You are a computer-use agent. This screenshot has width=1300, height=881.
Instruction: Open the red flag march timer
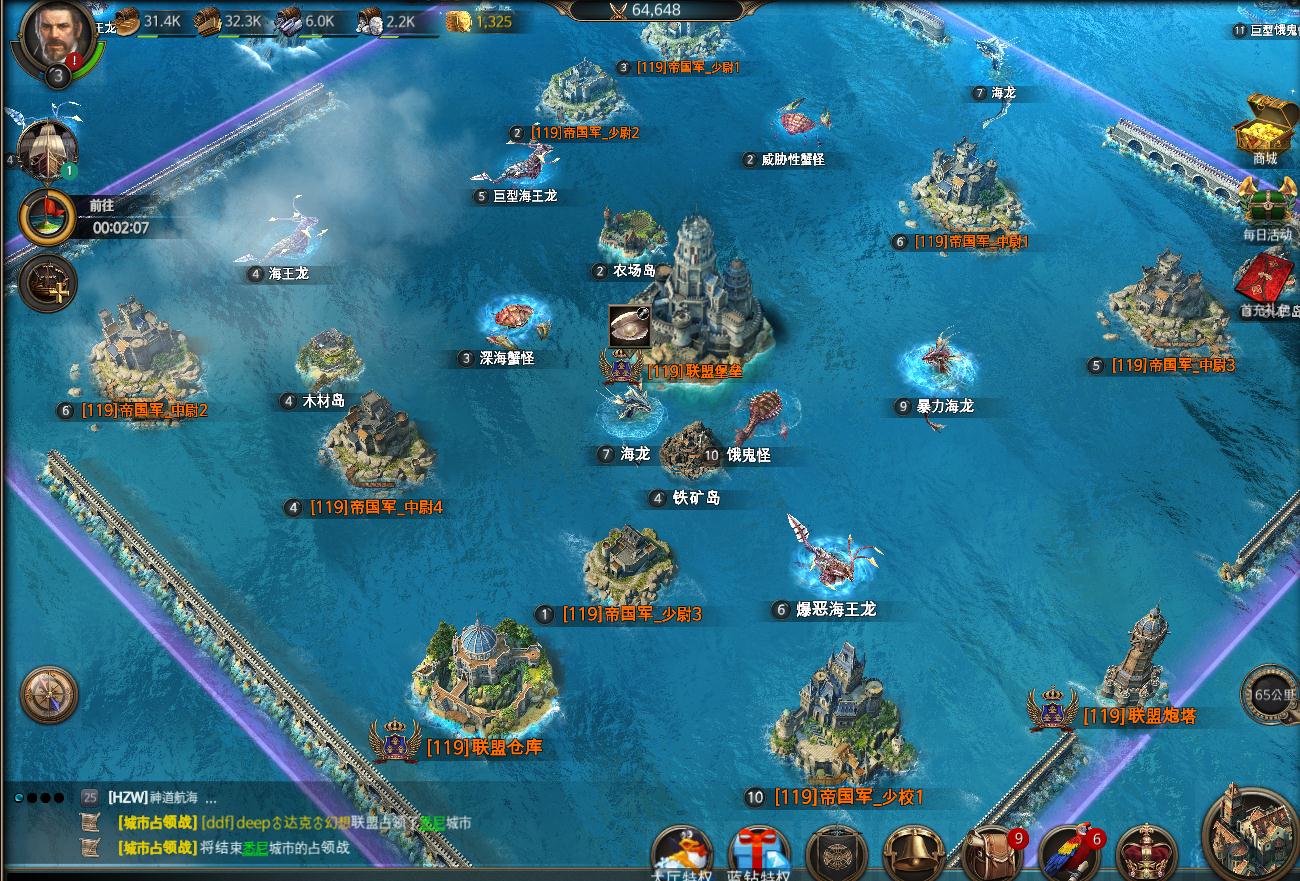pyautogui.click(x=47, y=215)
